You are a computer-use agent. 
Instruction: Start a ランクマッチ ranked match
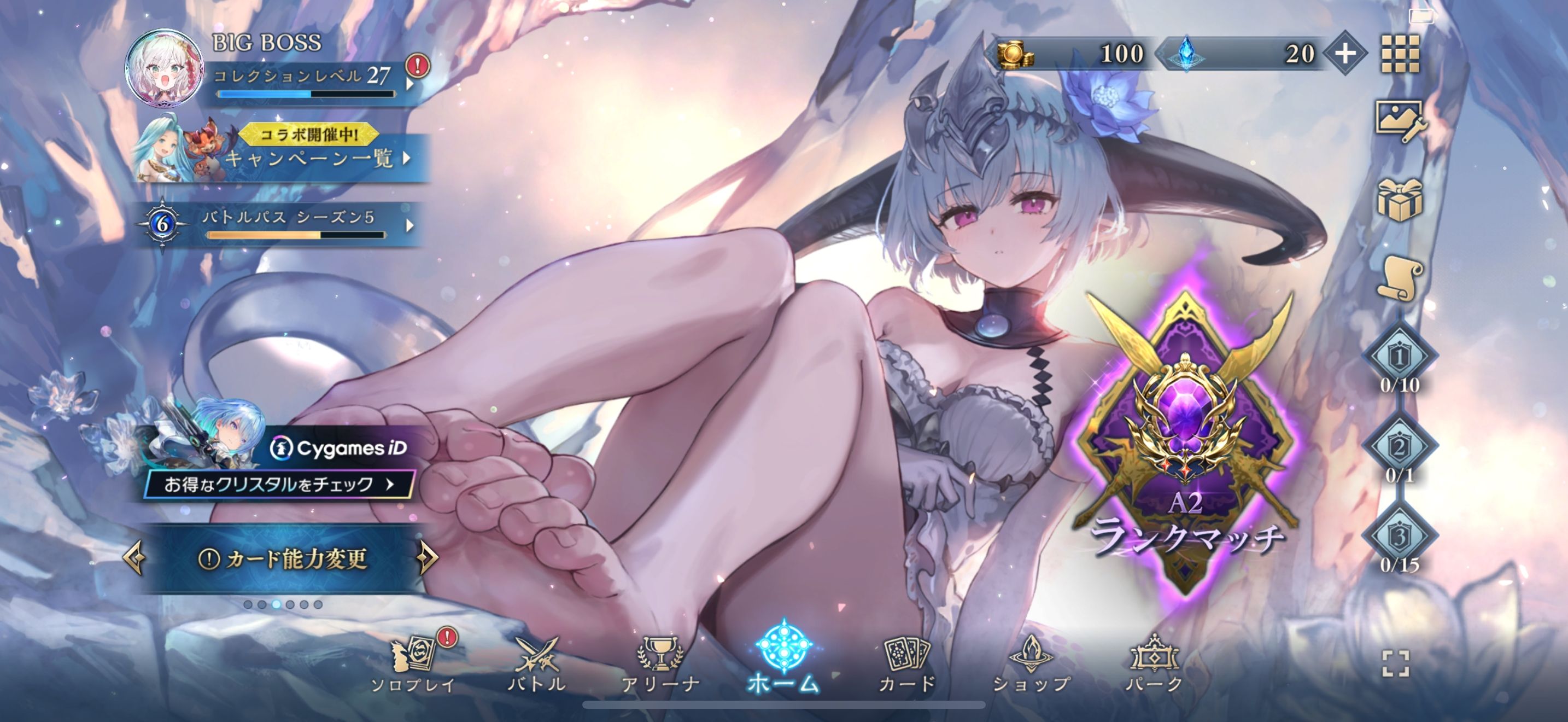click(1186, 444)
